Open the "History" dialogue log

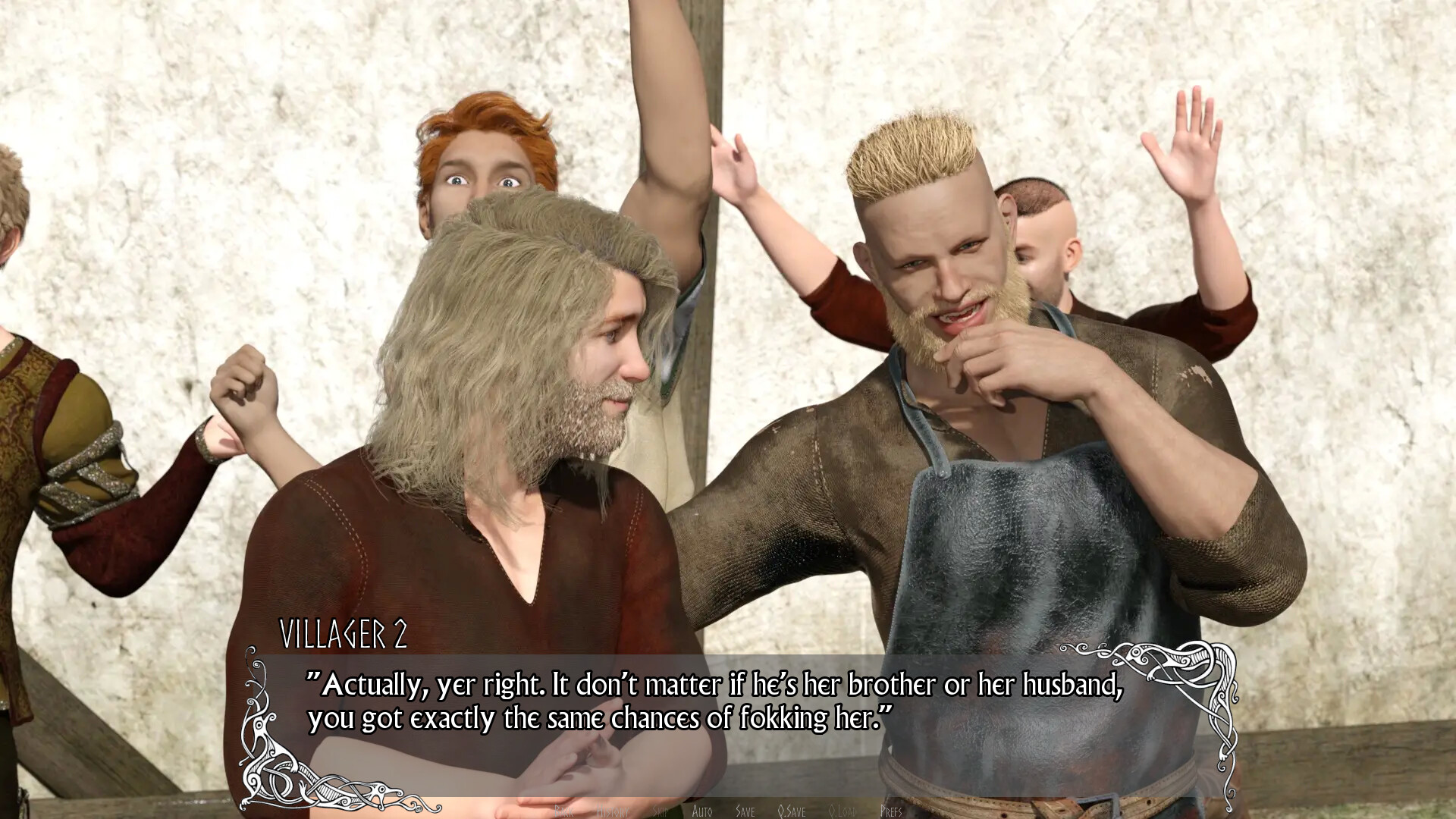614,810
